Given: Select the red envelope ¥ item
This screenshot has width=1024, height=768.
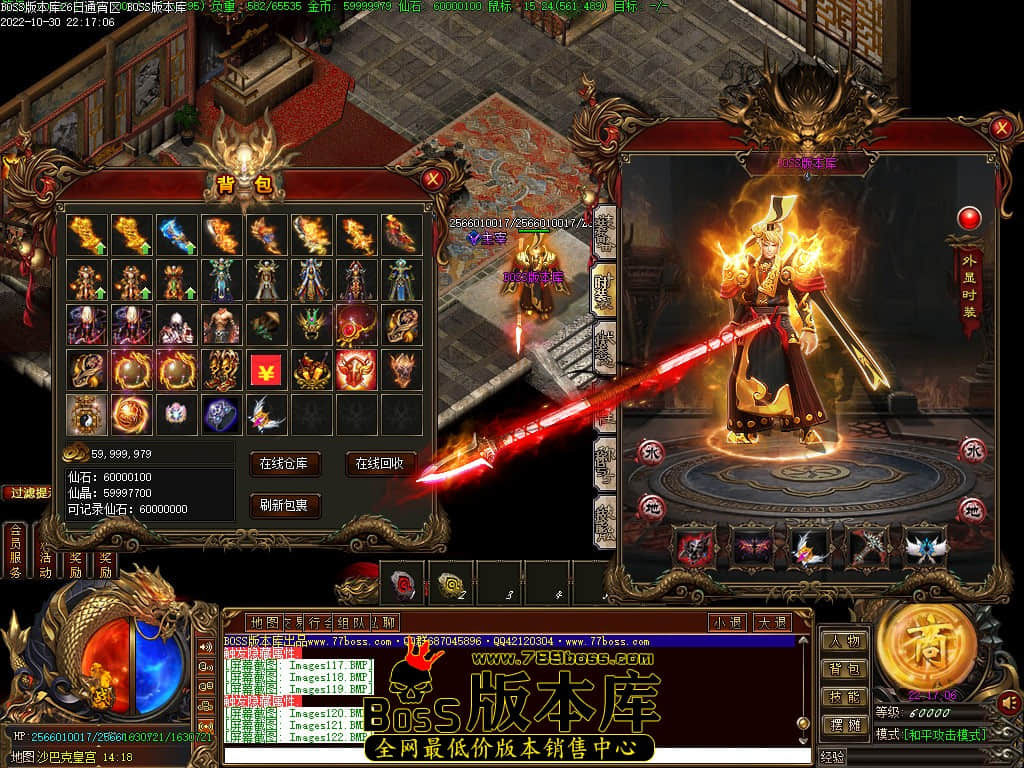Looking at the screenshot, I should pos(265,370).
